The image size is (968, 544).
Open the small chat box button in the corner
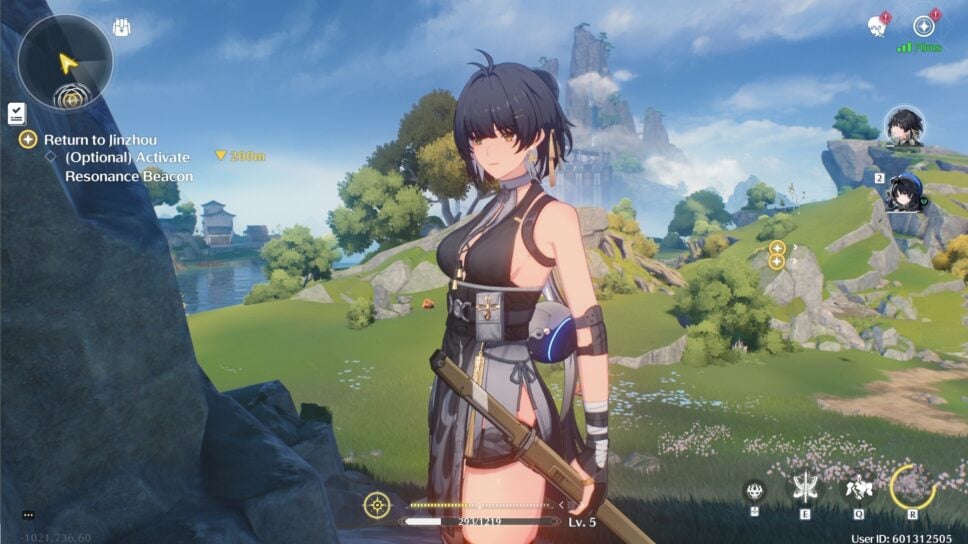27,515
